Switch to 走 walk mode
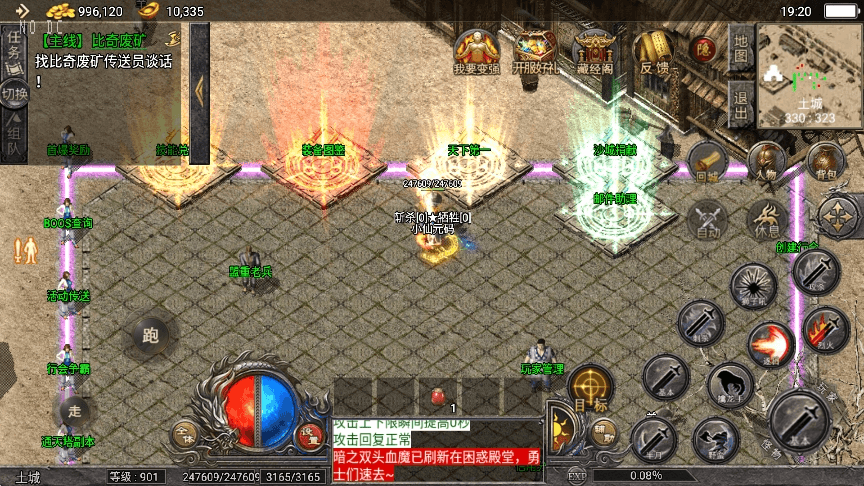The image size is (864, 486). click(74, 410)
